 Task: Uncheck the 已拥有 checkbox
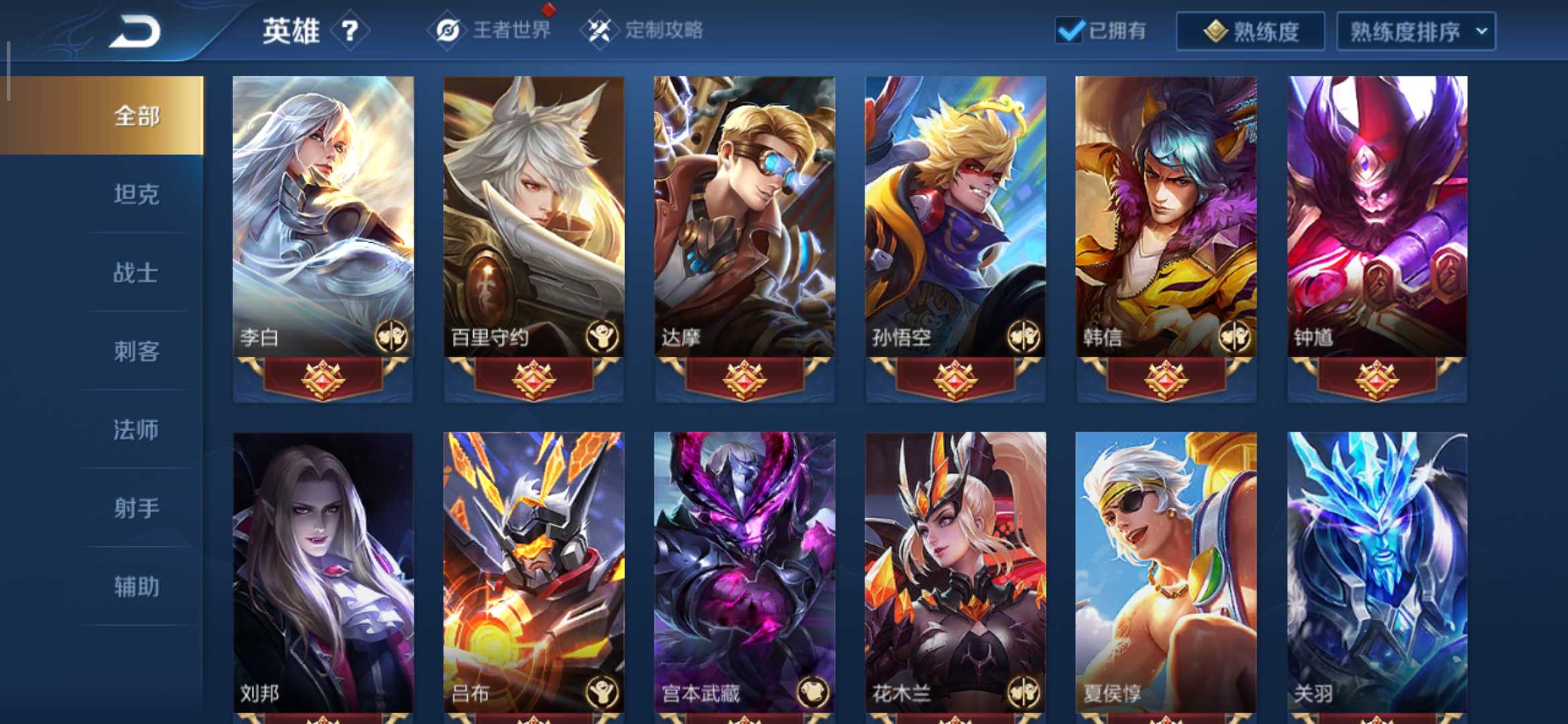pos(1069,29)
